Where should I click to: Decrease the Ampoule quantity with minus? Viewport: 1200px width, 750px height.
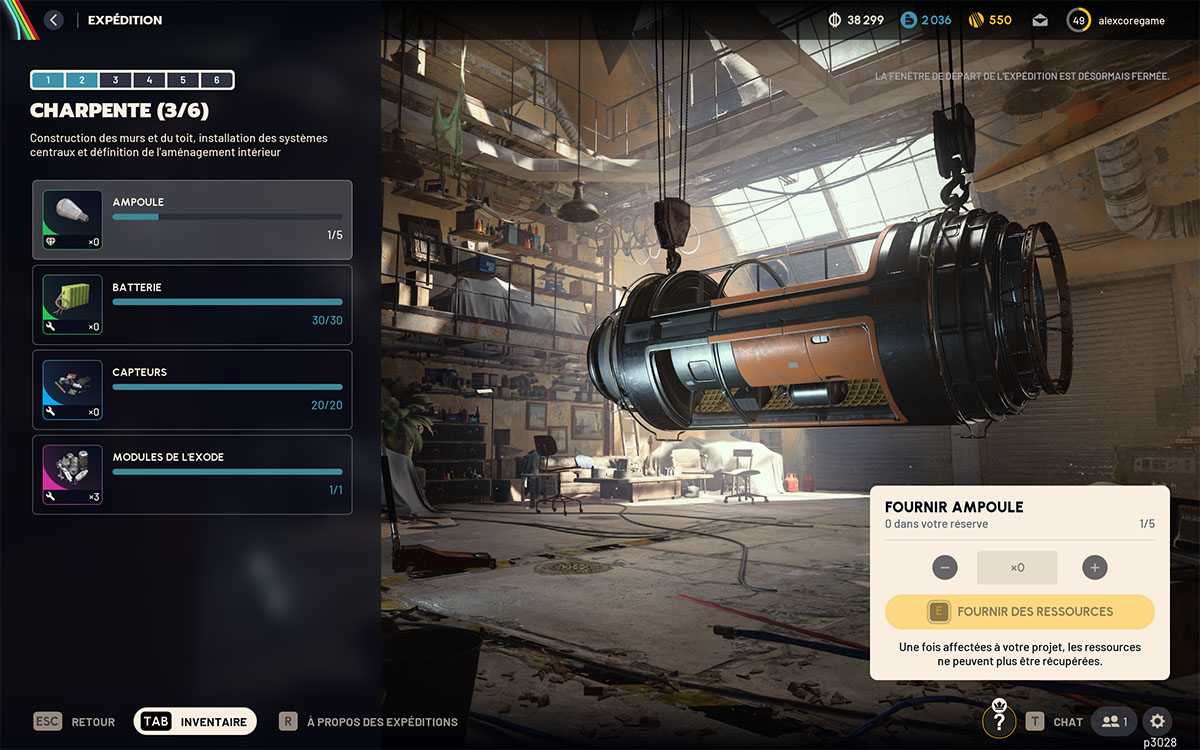point(945,568)
